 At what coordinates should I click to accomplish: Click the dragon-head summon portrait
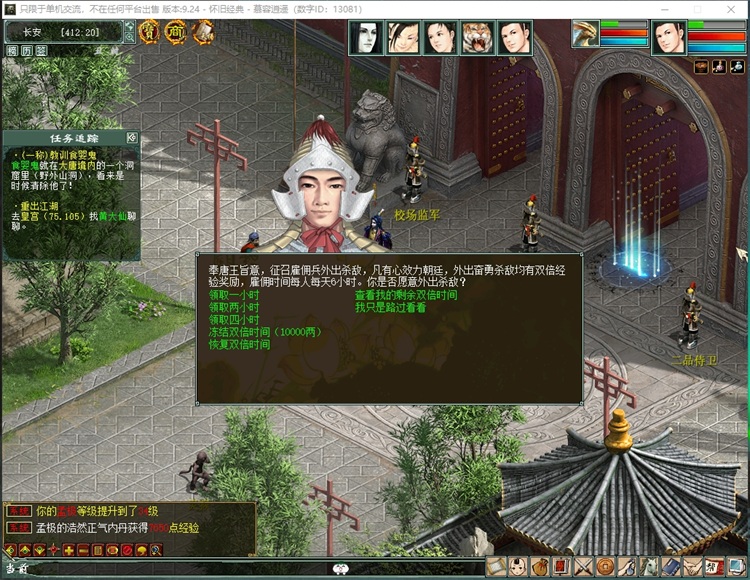pyautogui.click(x=585, y=34)
